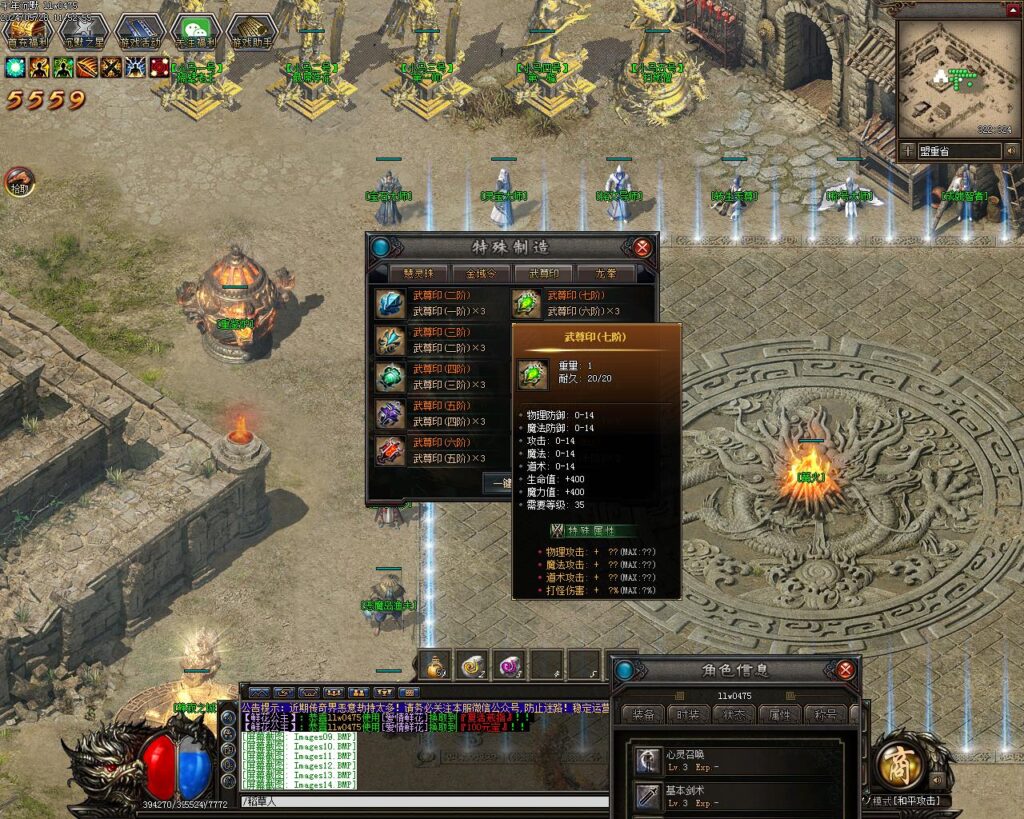Select the 武尊印 tab
Viewport: 1024px width, 819px height.
pos(543,273)
